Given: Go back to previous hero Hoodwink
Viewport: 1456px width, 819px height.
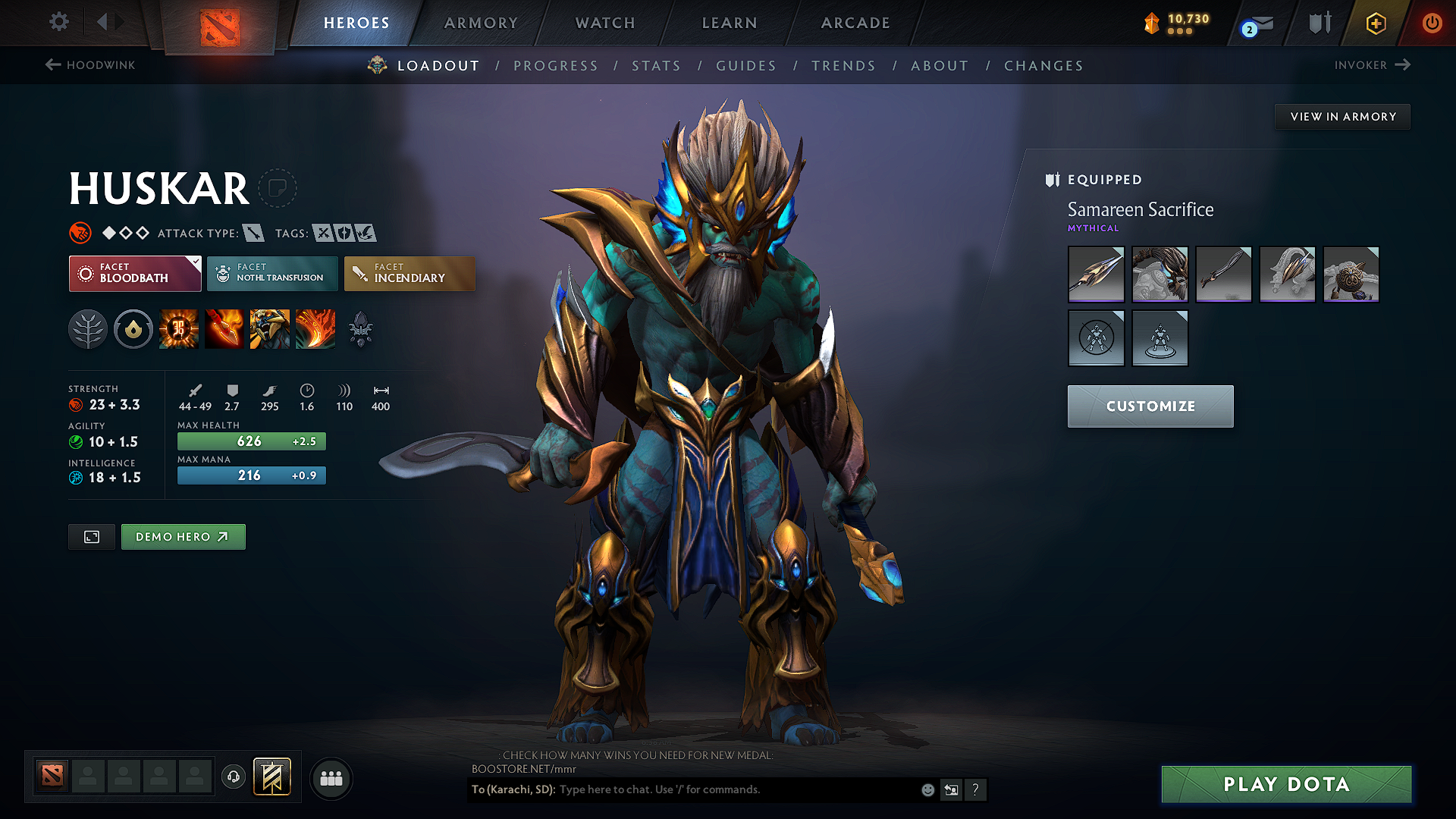Looking at the screenshot, I should click(90, 65).
